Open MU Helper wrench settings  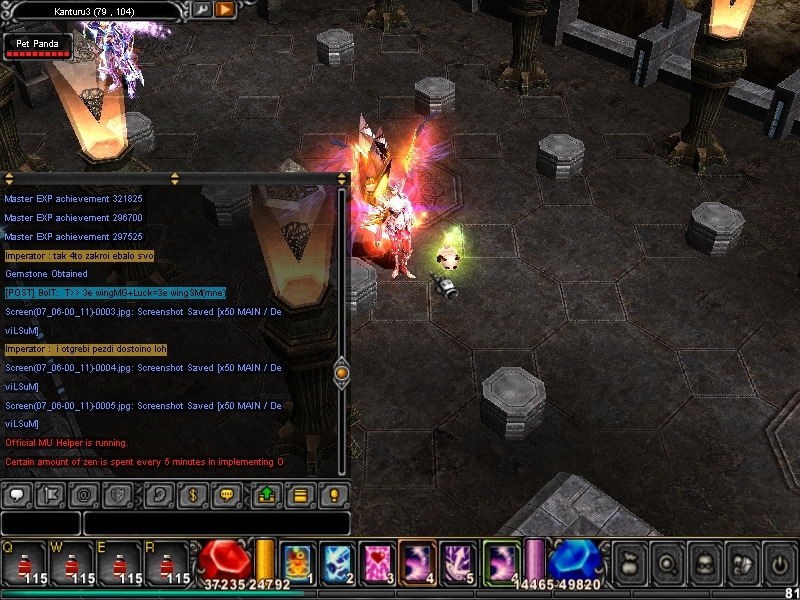(x=200, y=10)
